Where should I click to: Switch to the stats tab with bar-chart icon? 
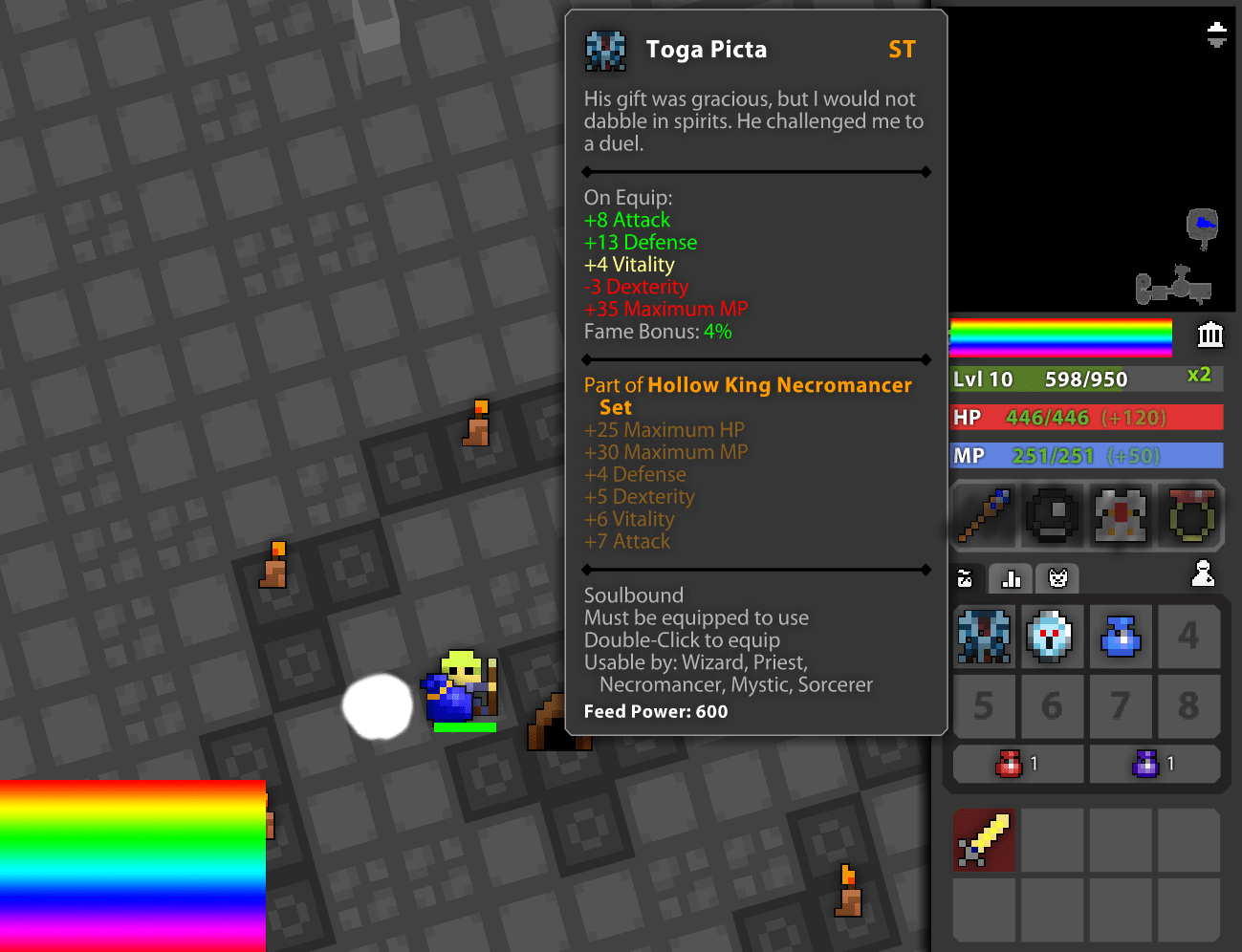[x=1010, y=578]
